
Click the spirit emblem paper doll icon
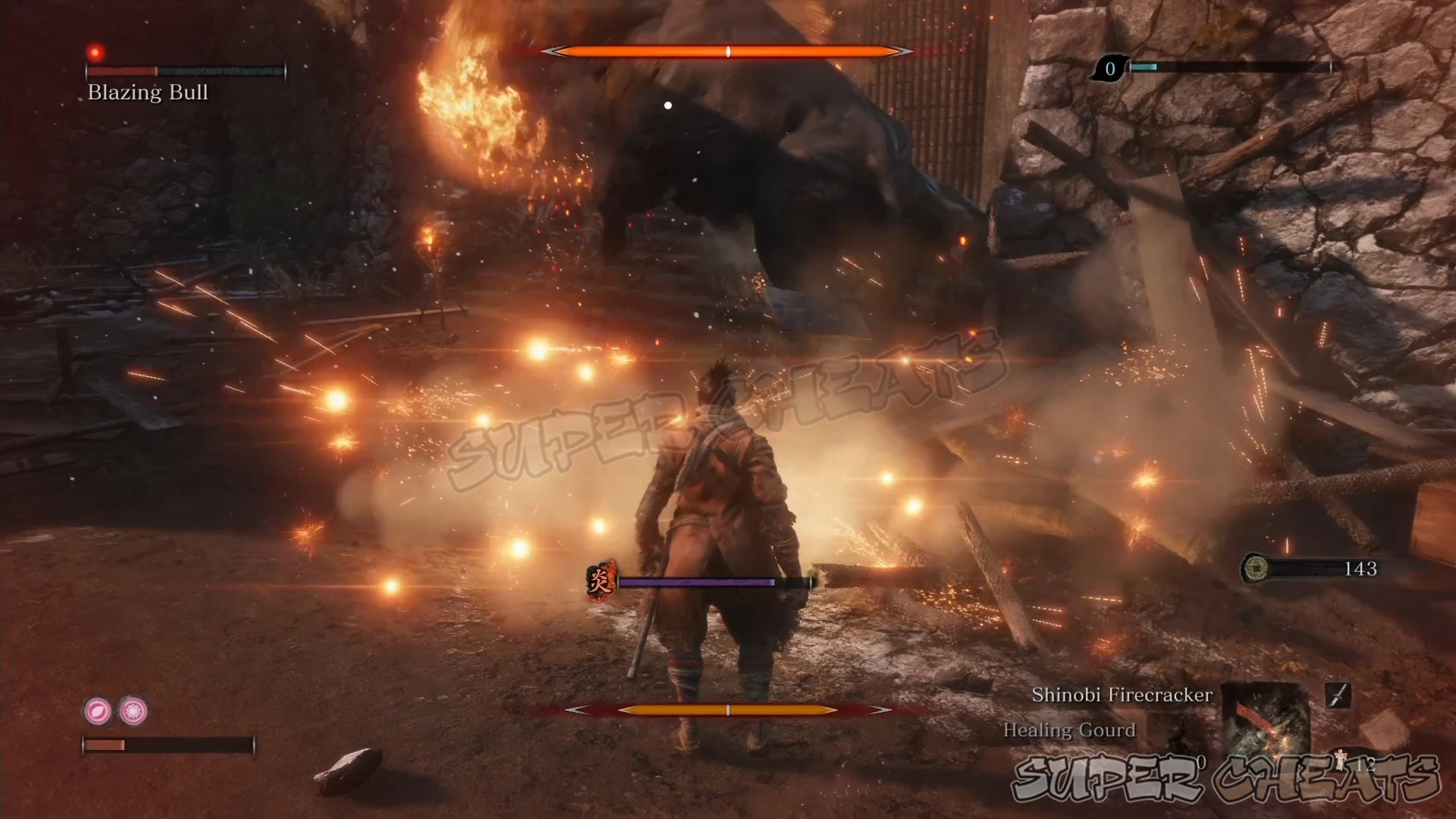click(1340, 761)
